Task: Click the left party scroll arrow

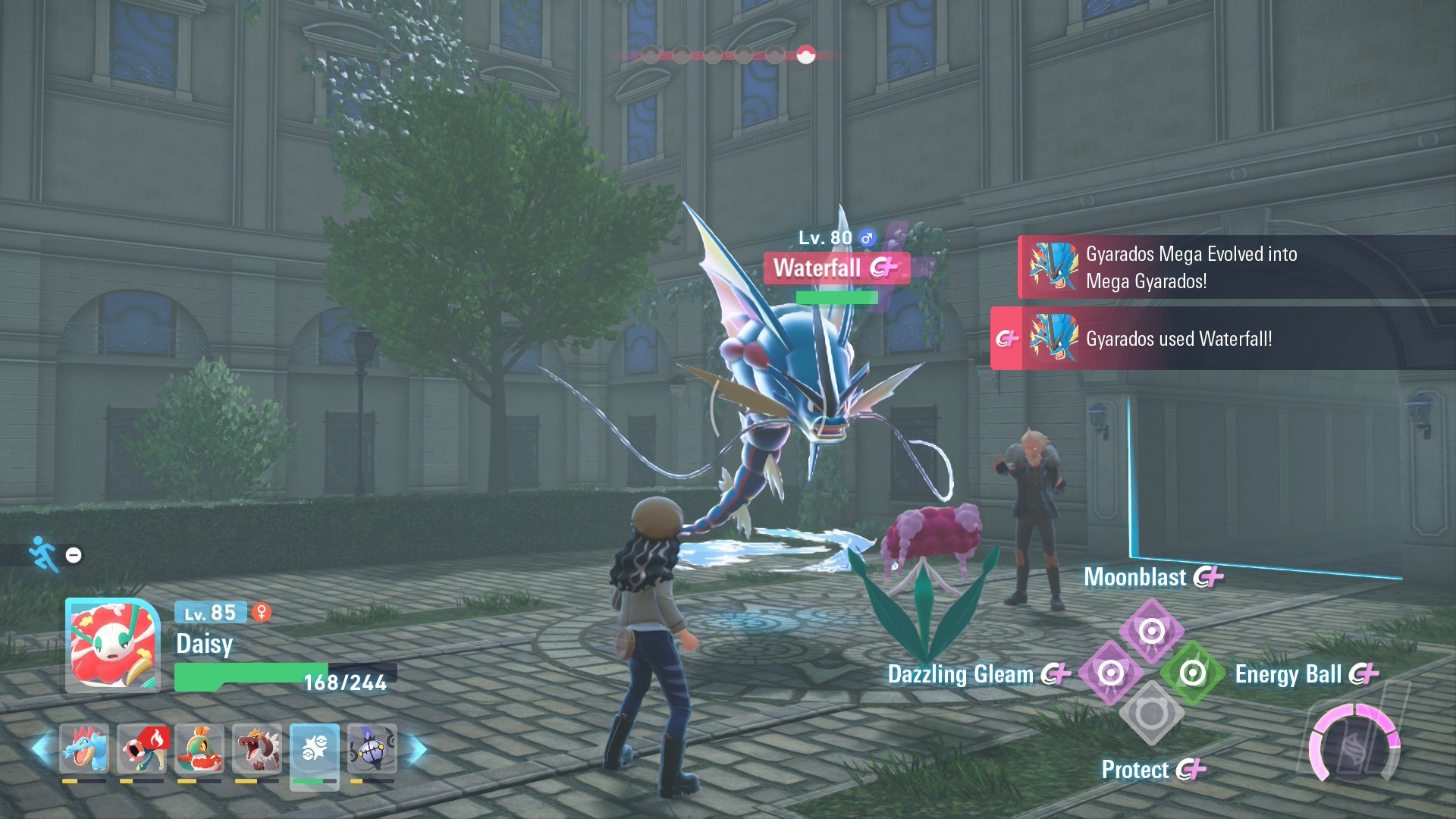Action: click(41, 748)
